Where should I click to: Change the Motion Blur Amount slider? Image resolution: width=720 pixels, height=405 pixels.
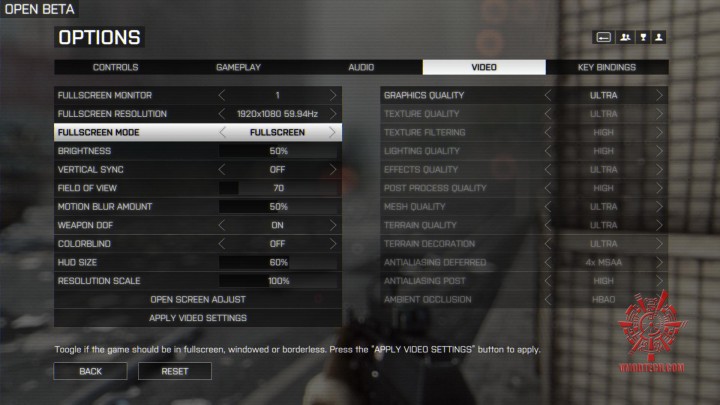coord(278,207)
